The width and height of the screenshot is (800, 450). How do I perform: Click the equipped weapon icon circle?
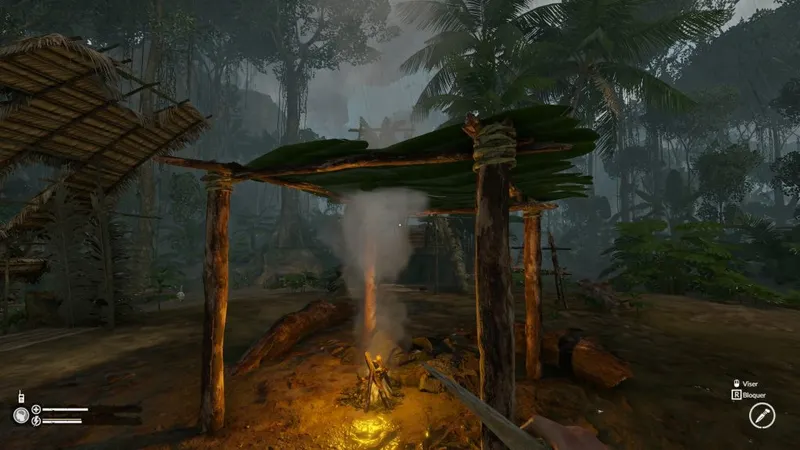coord(762,415)
